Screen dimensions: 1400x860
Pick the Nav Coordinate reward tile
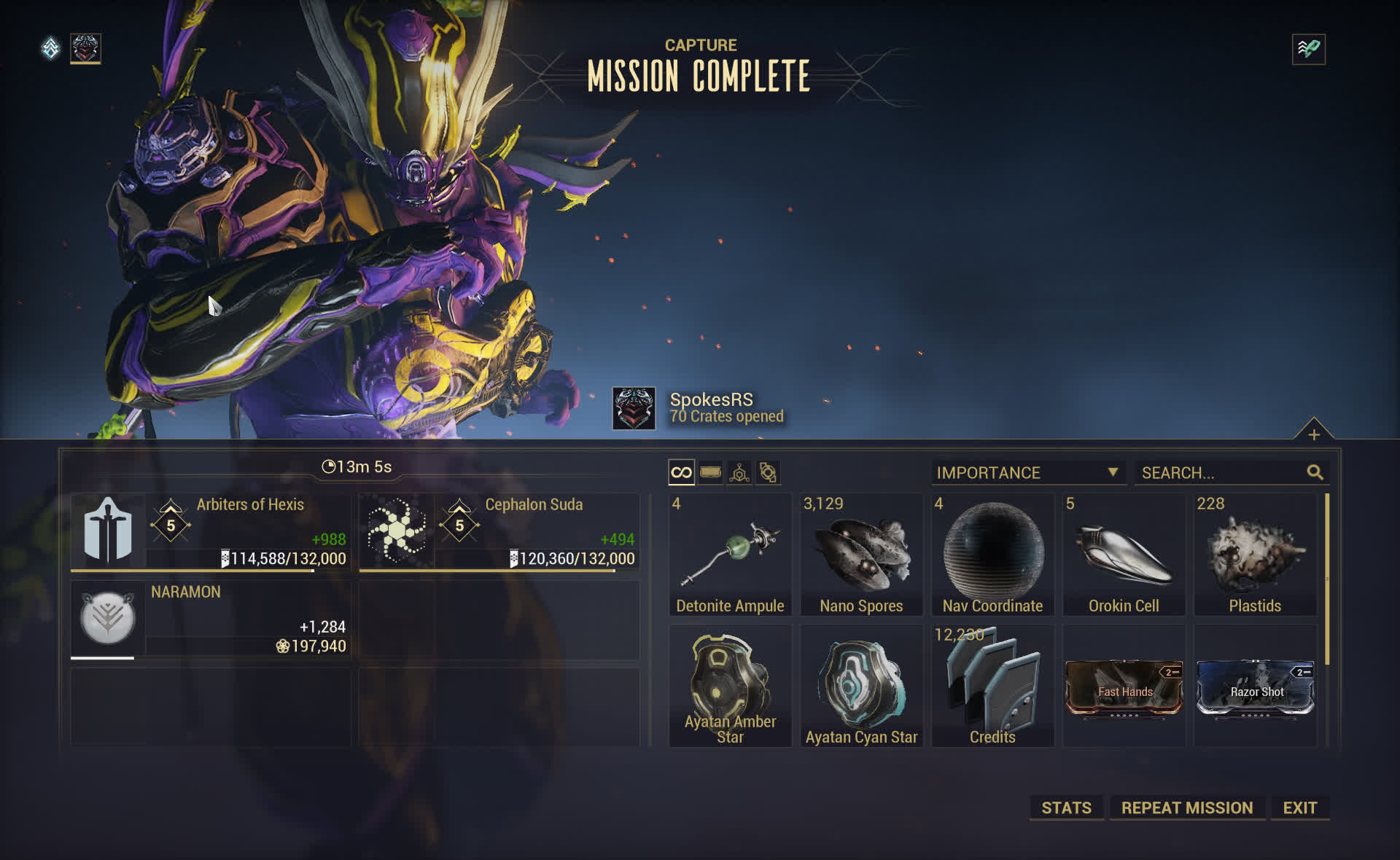point(992,555)
